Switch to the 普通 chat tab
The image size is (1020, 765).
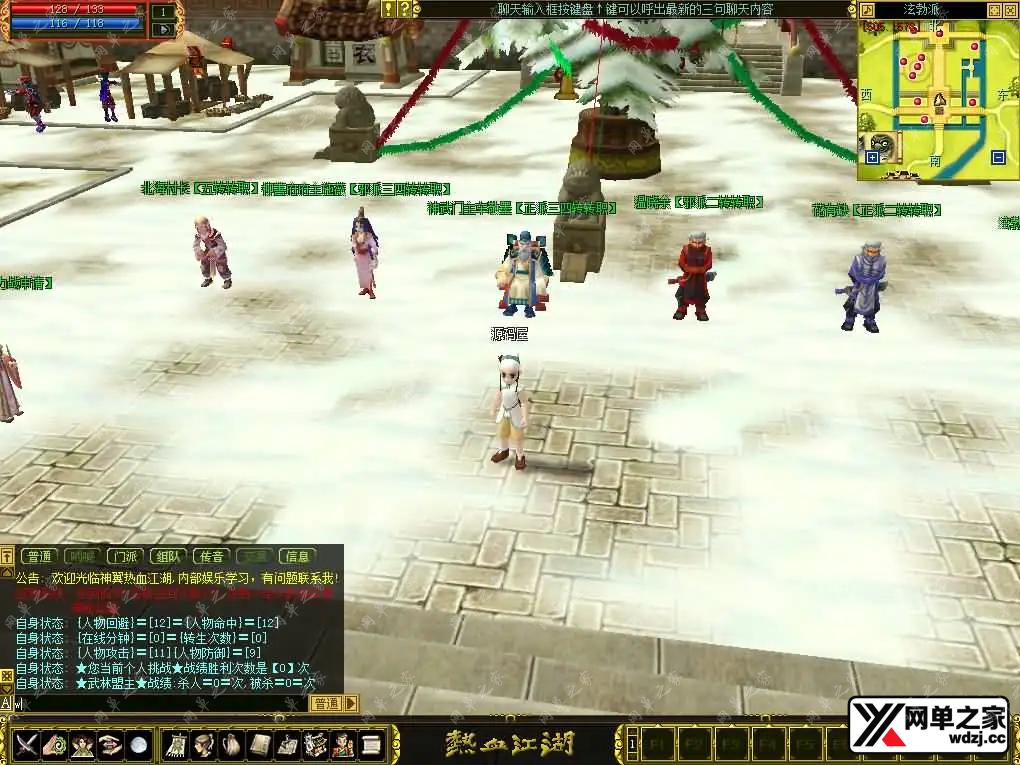point(40,556)
